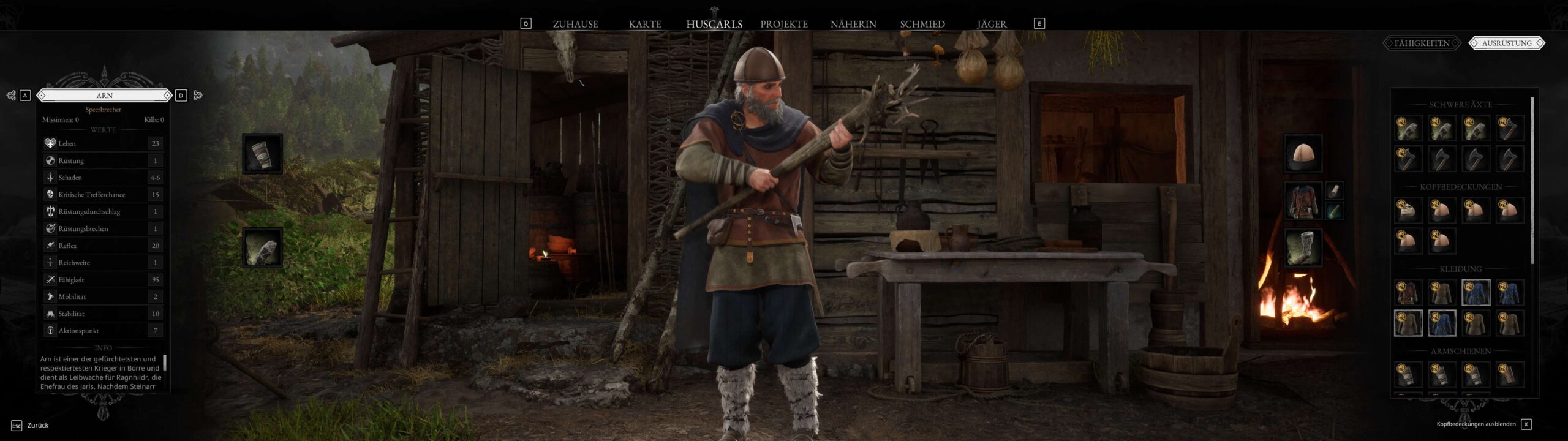Viewport: 1568px width, 441px height.
Task: Switch to the Karte tab
Action: point(645,24)
